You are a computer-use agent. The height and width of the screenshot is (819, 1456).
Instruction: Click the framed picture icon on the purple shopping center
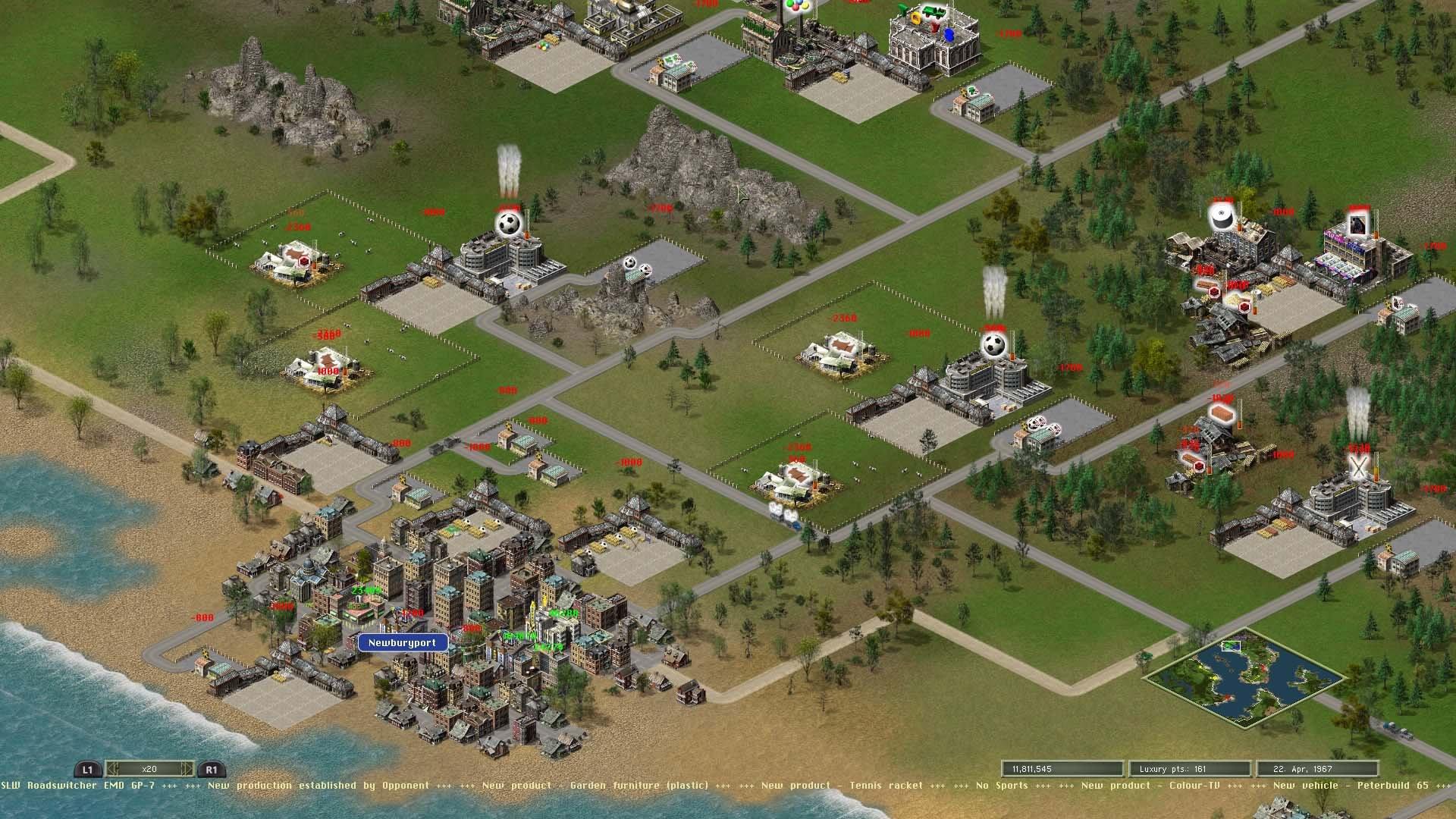[x=1358, y=224]
